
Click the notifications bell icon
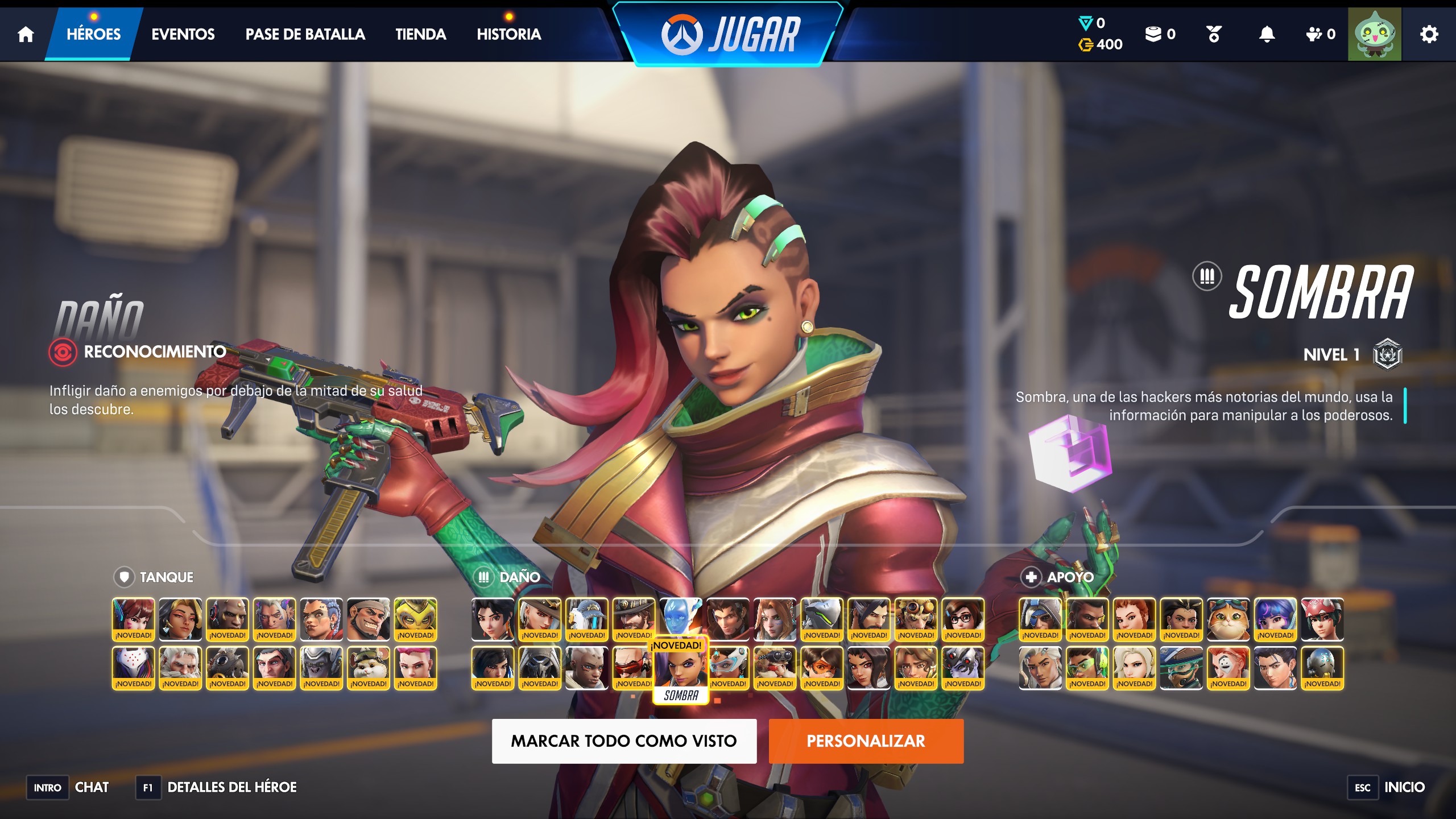pyautogui.click(x=1265, y=34)
